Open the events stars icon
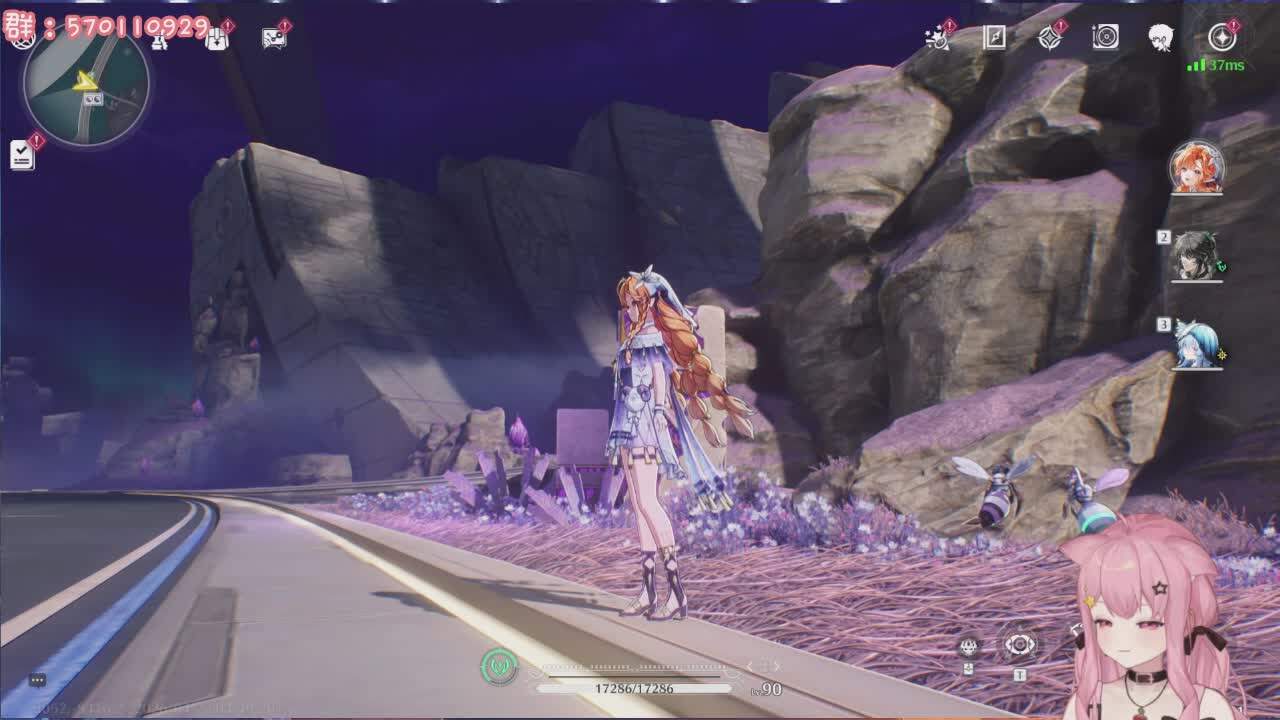The width and height of the screenshot is (1280, 720). coord(938,37)
